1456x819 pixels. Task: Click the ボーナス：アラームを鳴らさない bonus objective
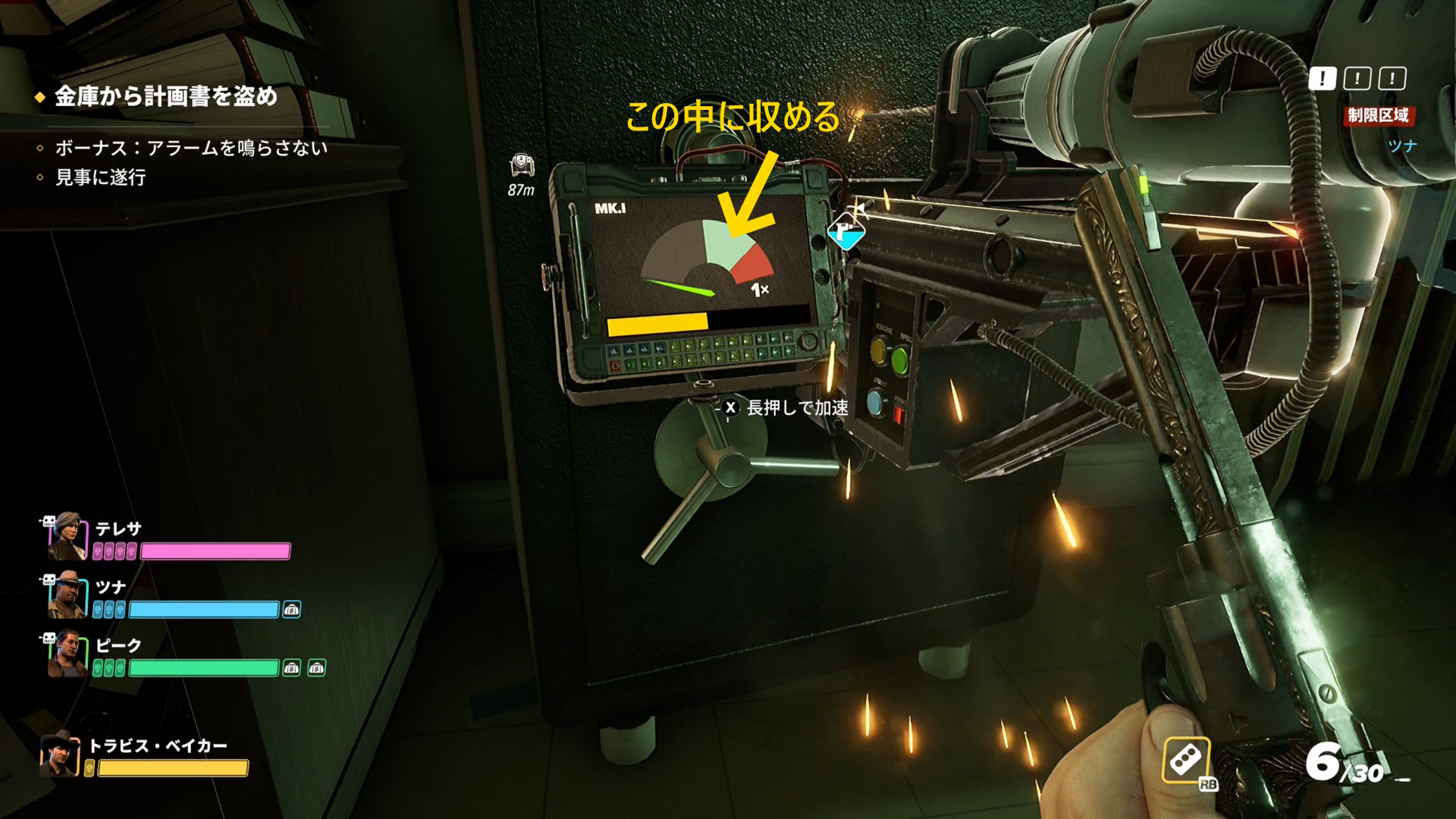pyautogui.click(x=190, y=148)
